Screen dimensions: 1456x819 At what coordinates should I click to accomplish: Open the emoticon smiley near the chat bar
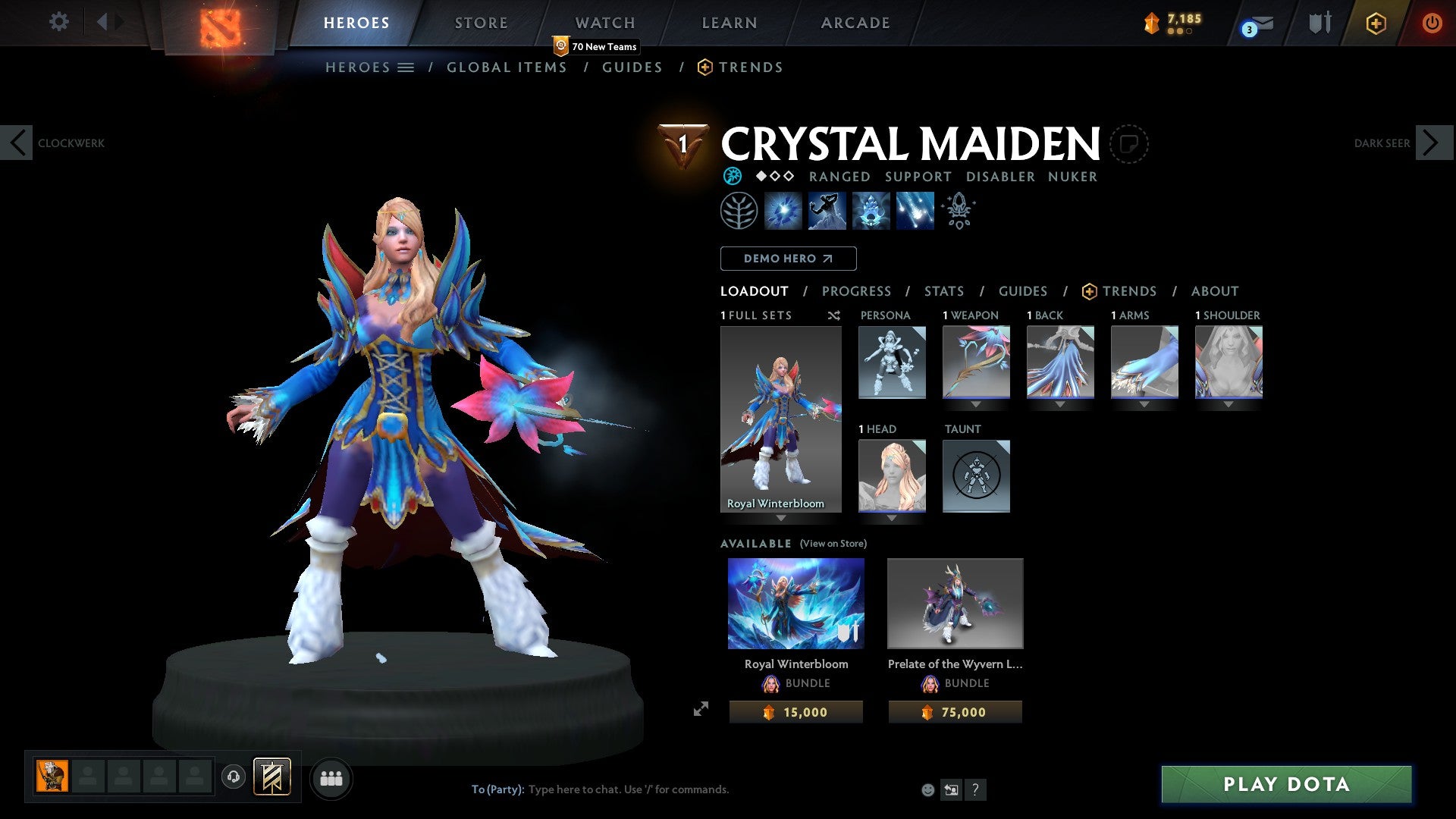927,789
